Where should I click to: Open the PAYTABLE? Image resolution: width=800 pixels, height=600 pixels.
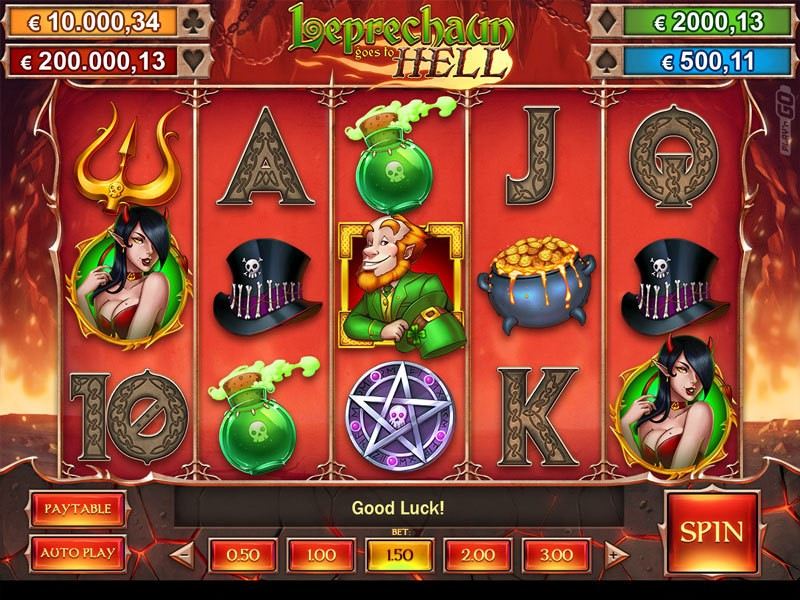point(77,509)
